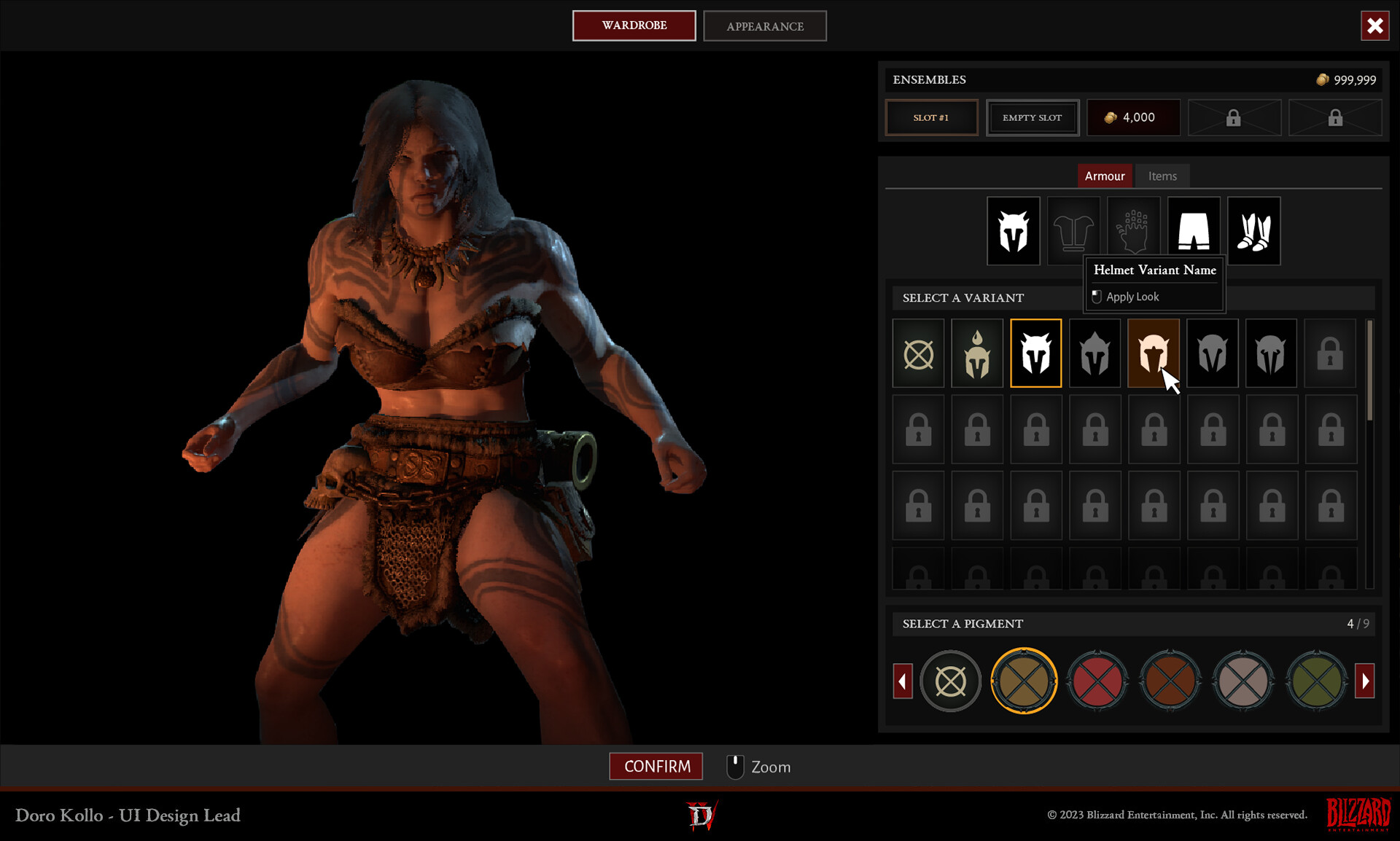Switch to the Wardrobe tab
1400x841 pixels.
click(x=634, y=26)
